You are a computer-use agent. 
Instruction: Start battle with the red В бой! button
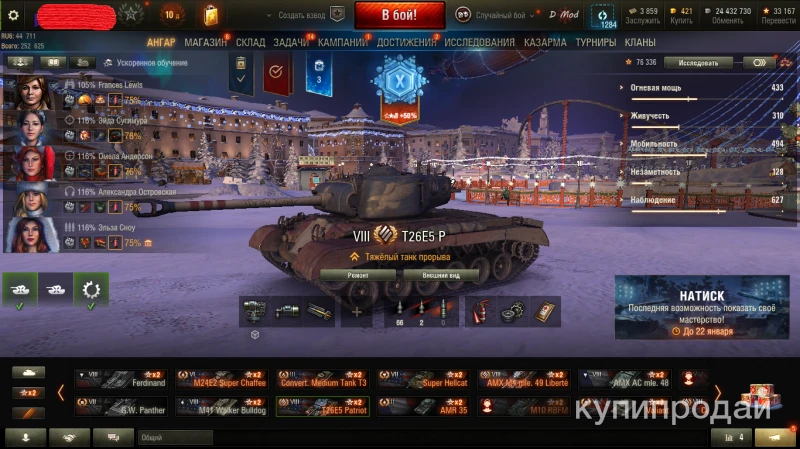399,15
